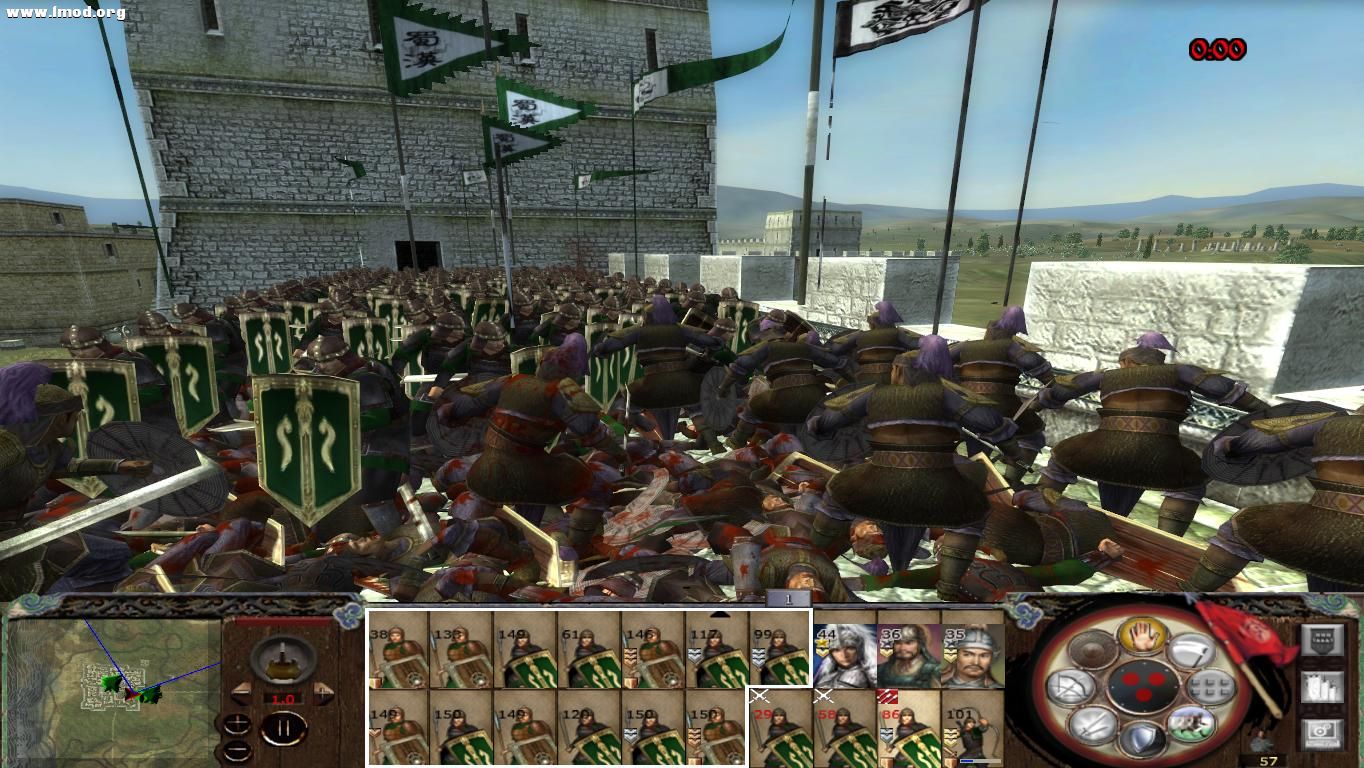Click the army banner shield button on the right

(1321, 641)
